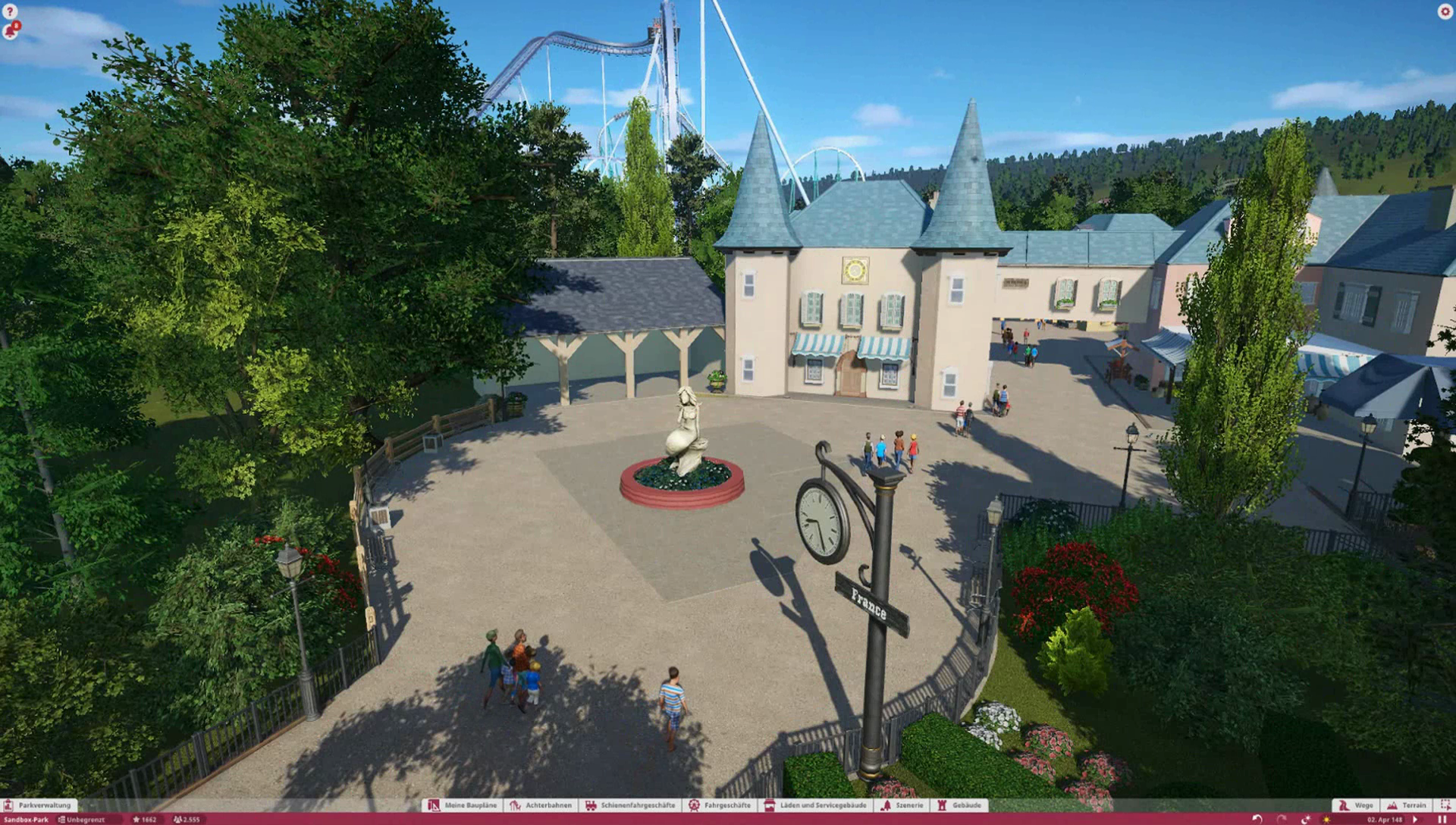
Task: Show the park star rating details
Action: pos(144,820)
